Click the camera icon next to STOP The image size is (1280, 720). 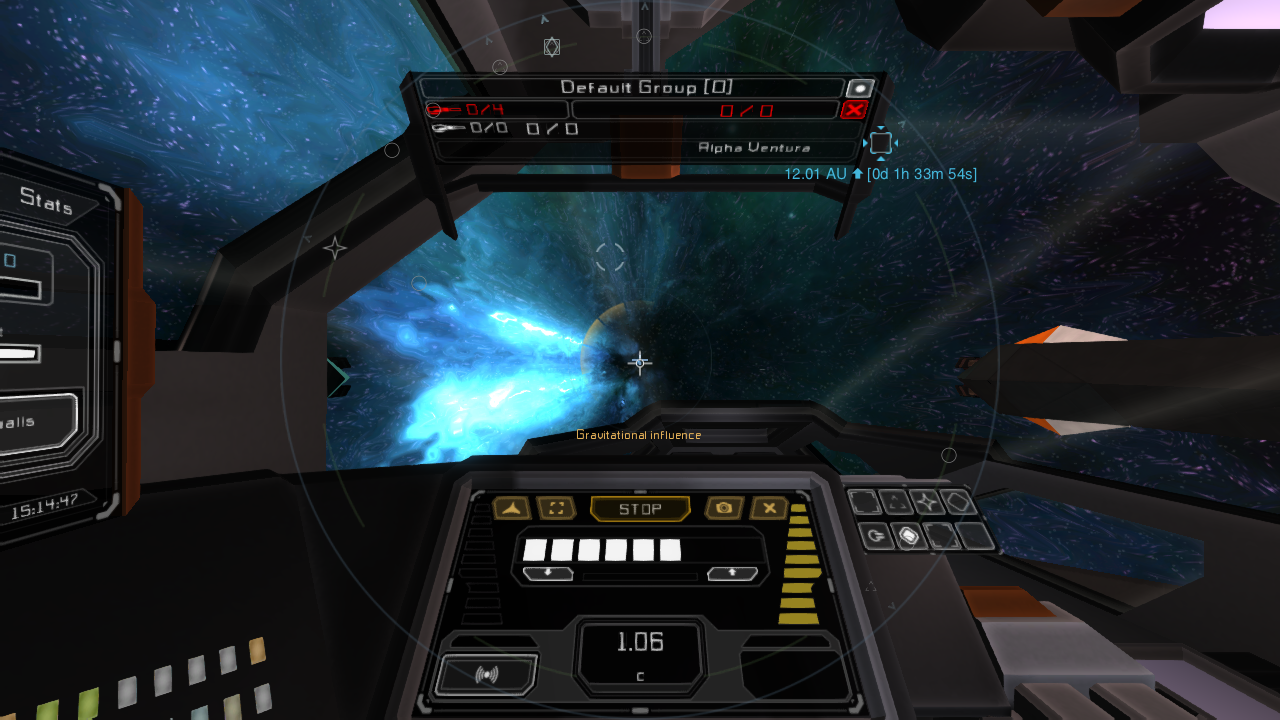[723, 508]
